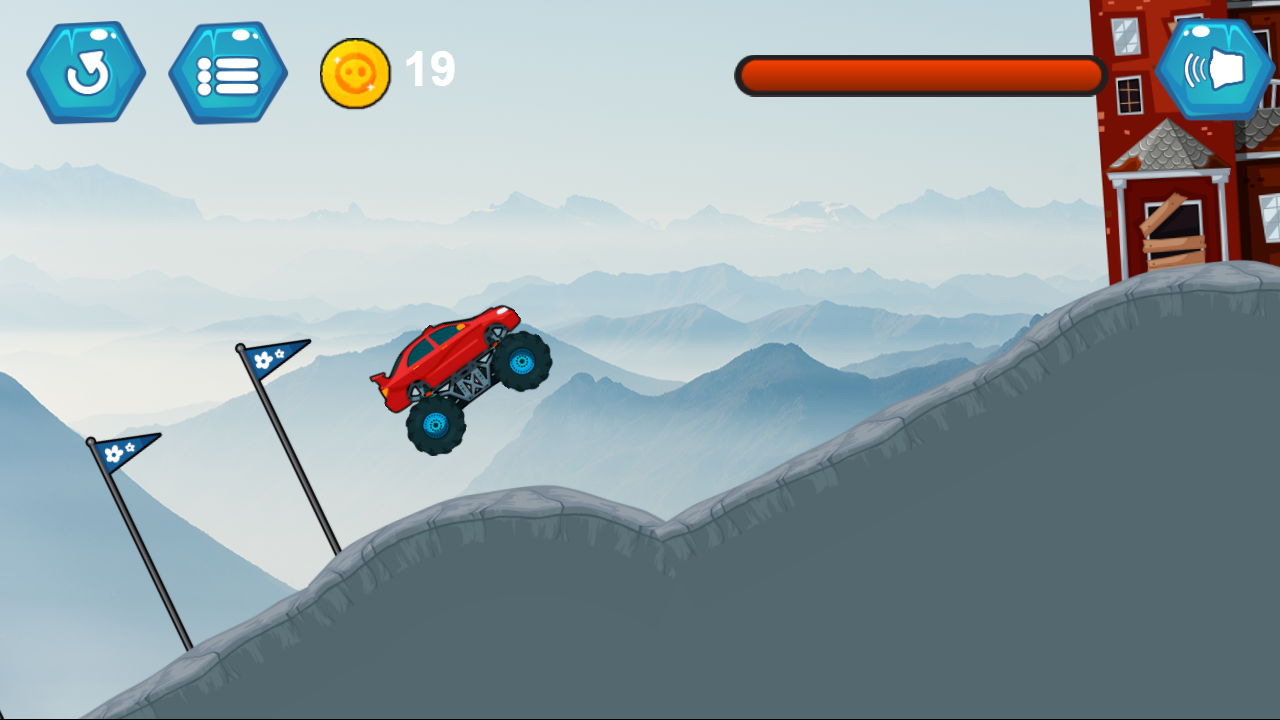Select the restart arrow inside the hexagon
The width and height of the screenshot is (1280, 720).
87,71
